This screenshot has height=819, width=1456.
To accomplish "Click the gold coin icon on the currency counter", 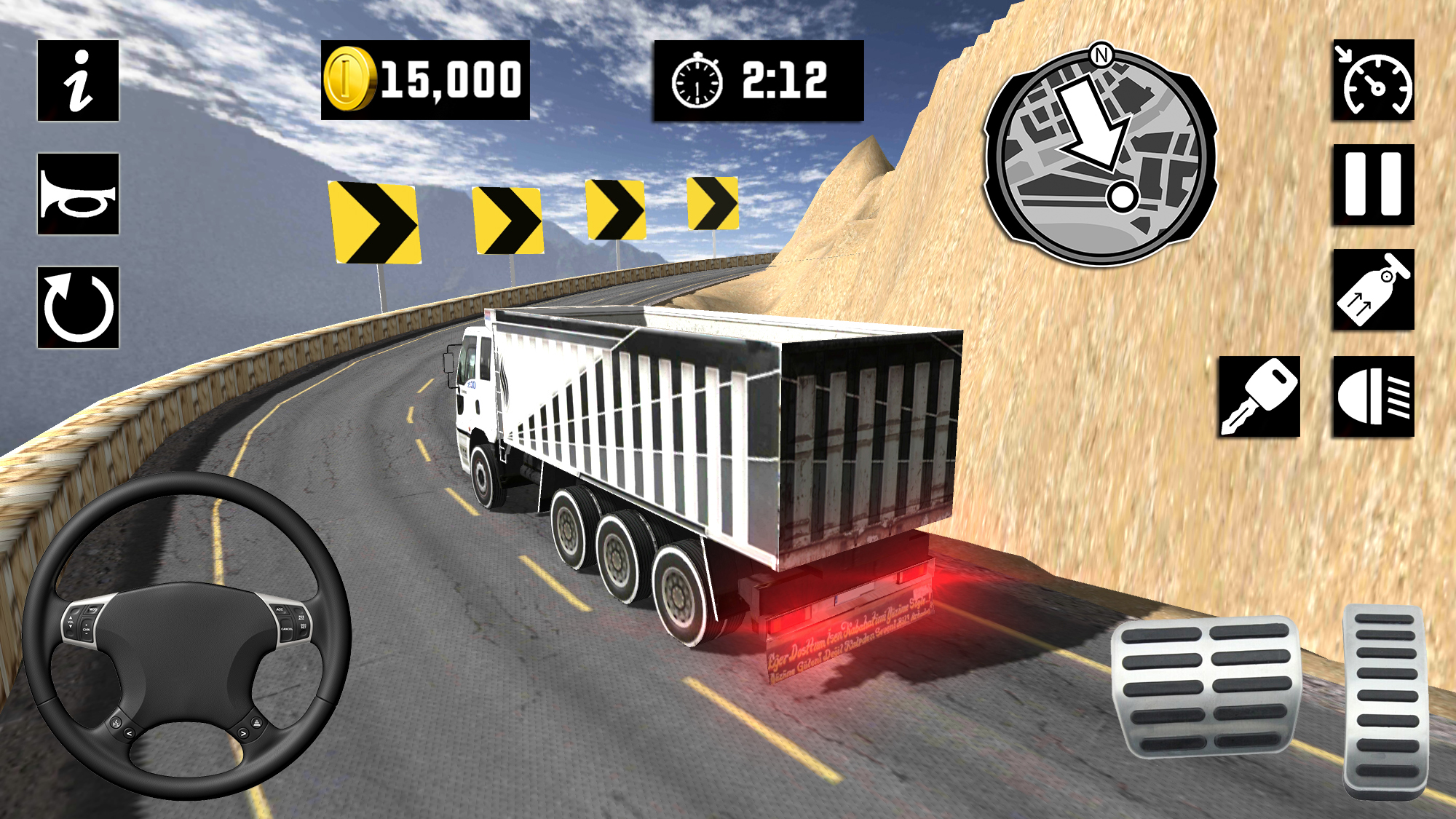I will [x=349, y=79].
